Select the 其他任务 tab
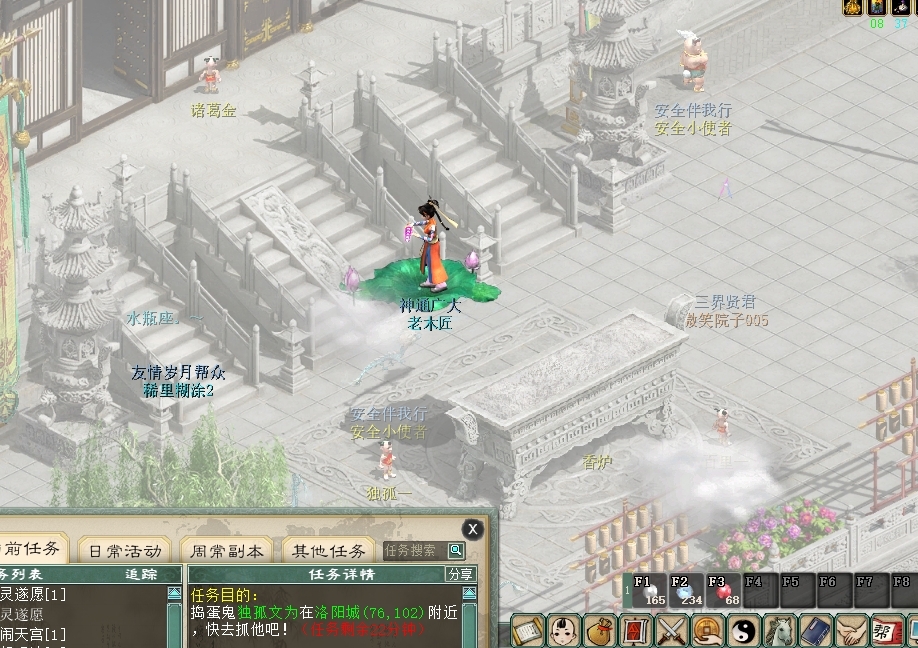Screen dimensions: 918x648 point(328,551)
